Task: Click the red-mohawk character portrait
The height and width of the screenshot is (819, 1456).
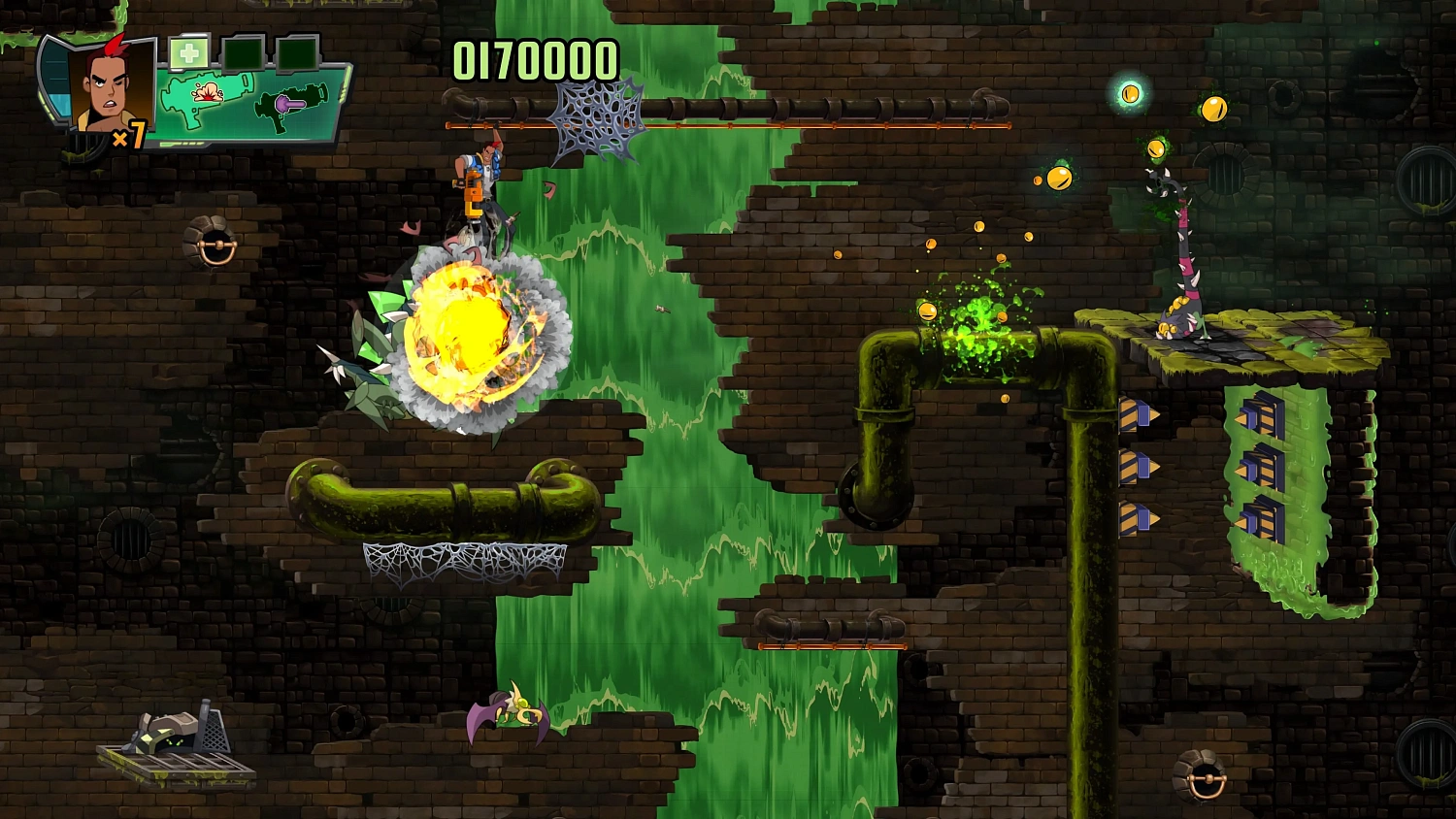Action: click(110, 87)
